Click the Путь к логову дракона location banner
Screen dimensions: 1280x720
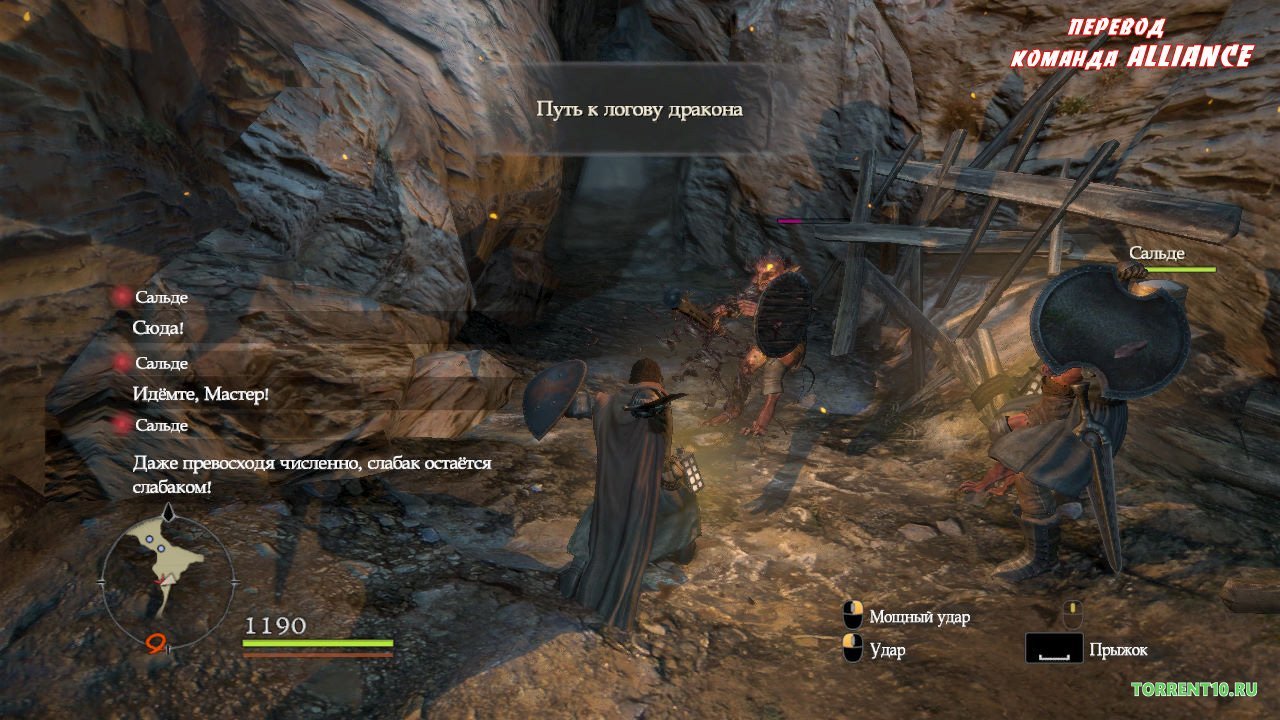click(x=640, y=109)
